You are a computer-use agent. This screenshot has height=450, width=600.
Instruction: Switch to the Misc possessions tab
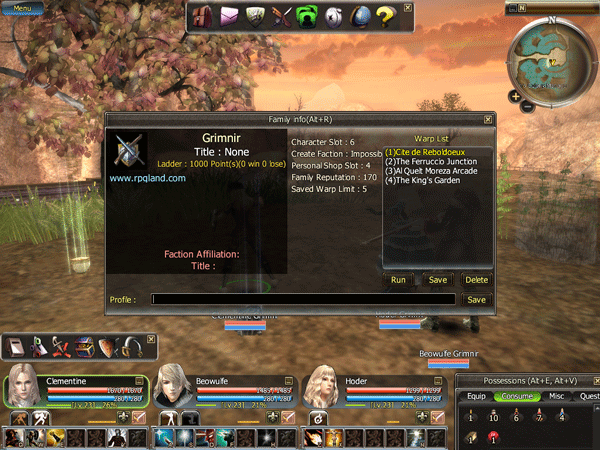pyautogui.click(x=556, y=396)
